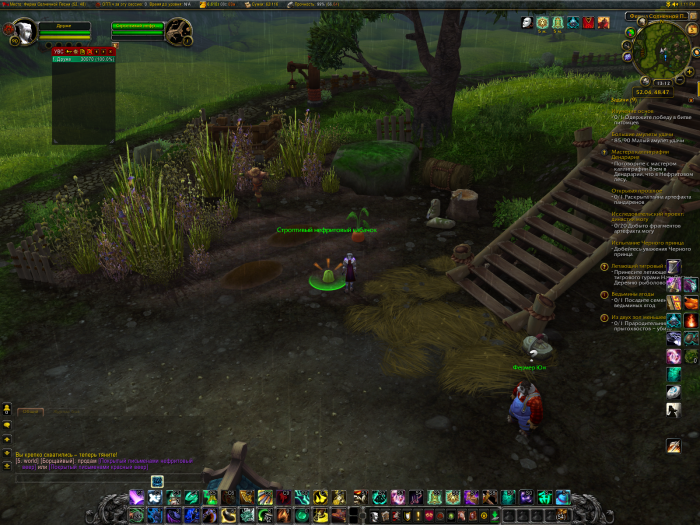This screenshot has width=700, height=525.
Task: Click the small icon above the action bar
Action: (x=157, y=481)
